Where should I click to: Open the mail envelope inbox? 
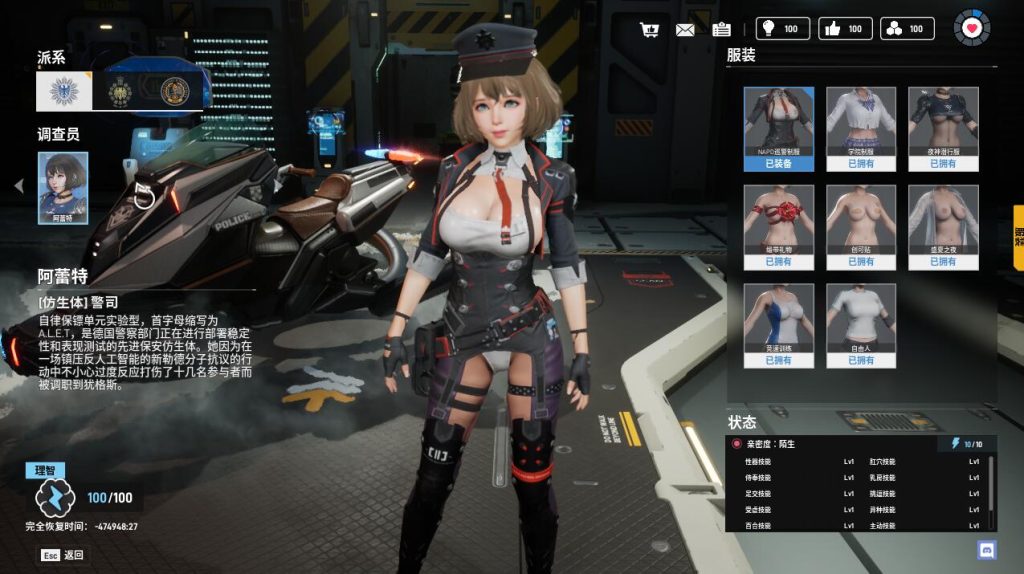point(685,29)
